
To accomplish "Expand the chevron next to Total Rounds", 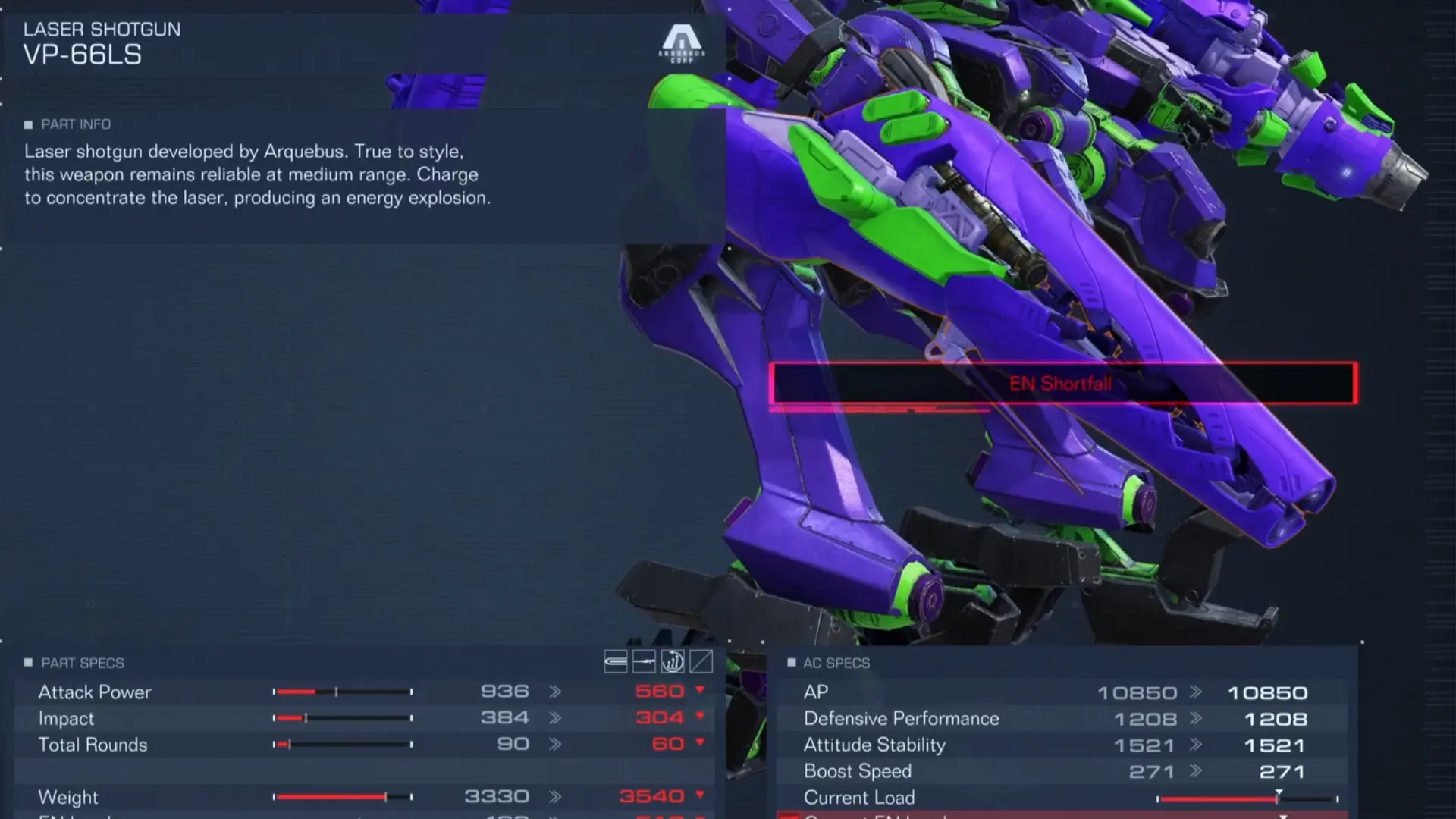I will pyautogui.click(x=556, y=744).
